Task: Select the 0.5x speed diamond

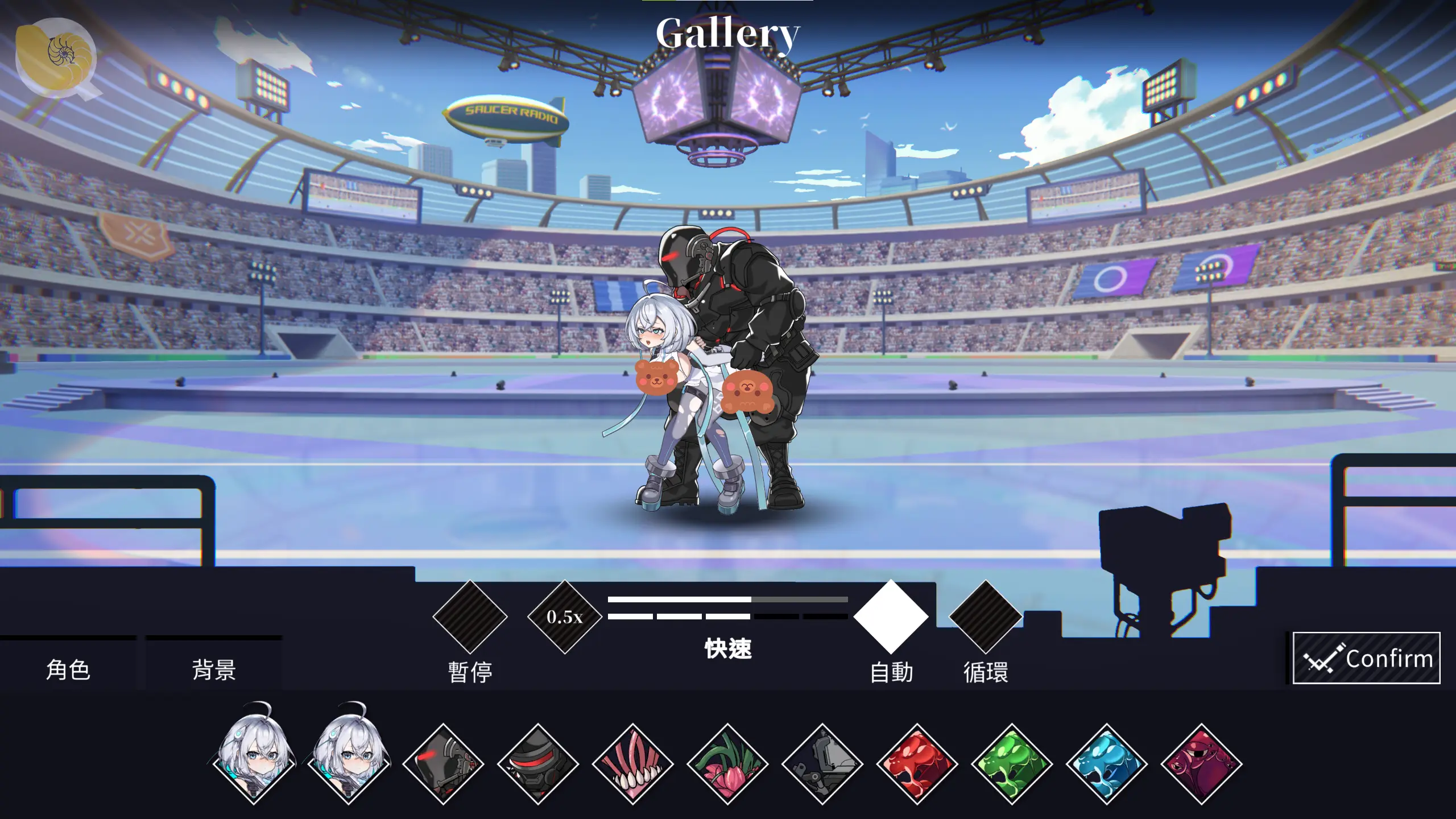Action: pos(565,617)
